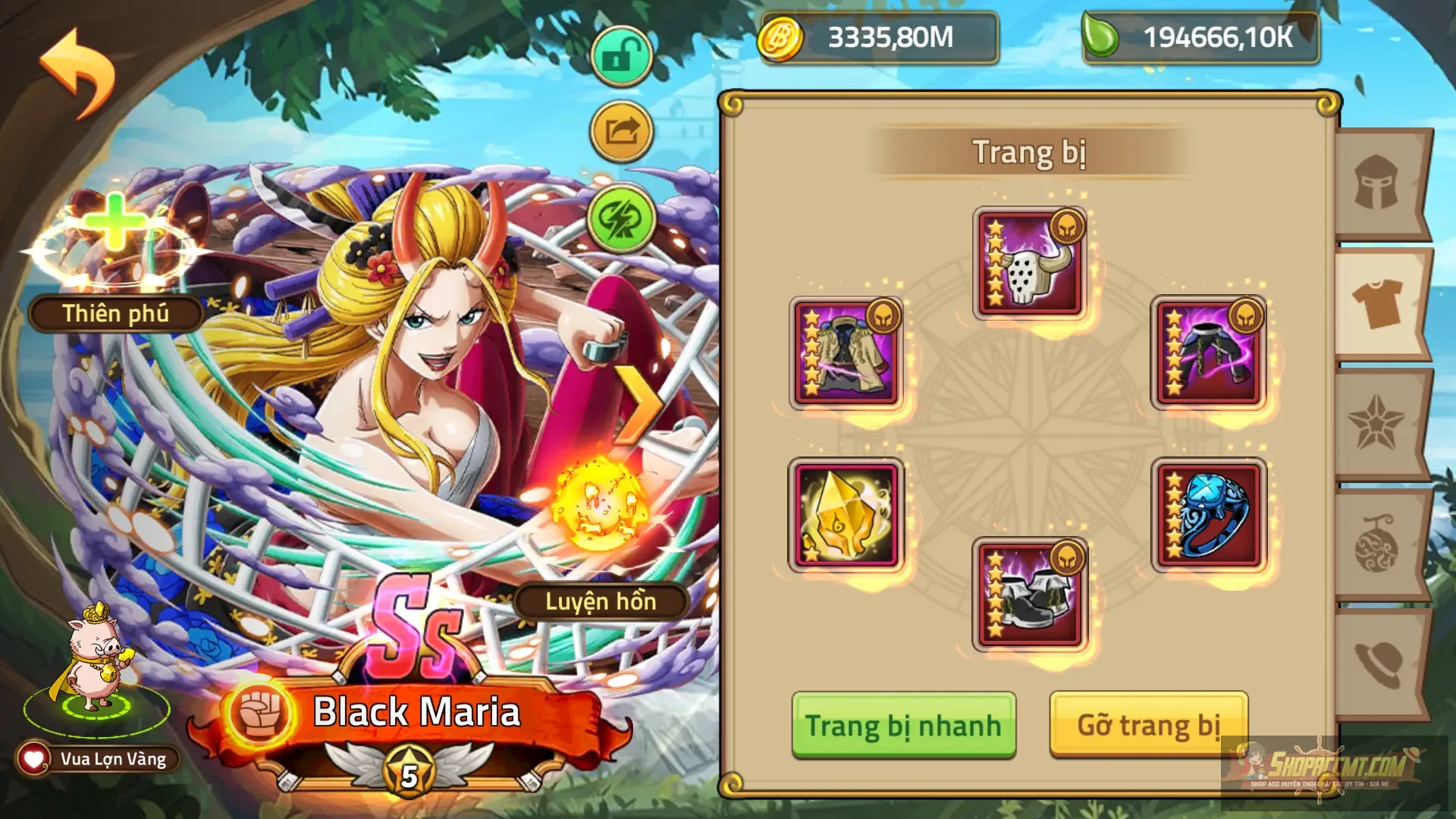Viewport: 1456px width, 819px height.
Task: Open the leaf currency panel
Action: [1198, 36]
